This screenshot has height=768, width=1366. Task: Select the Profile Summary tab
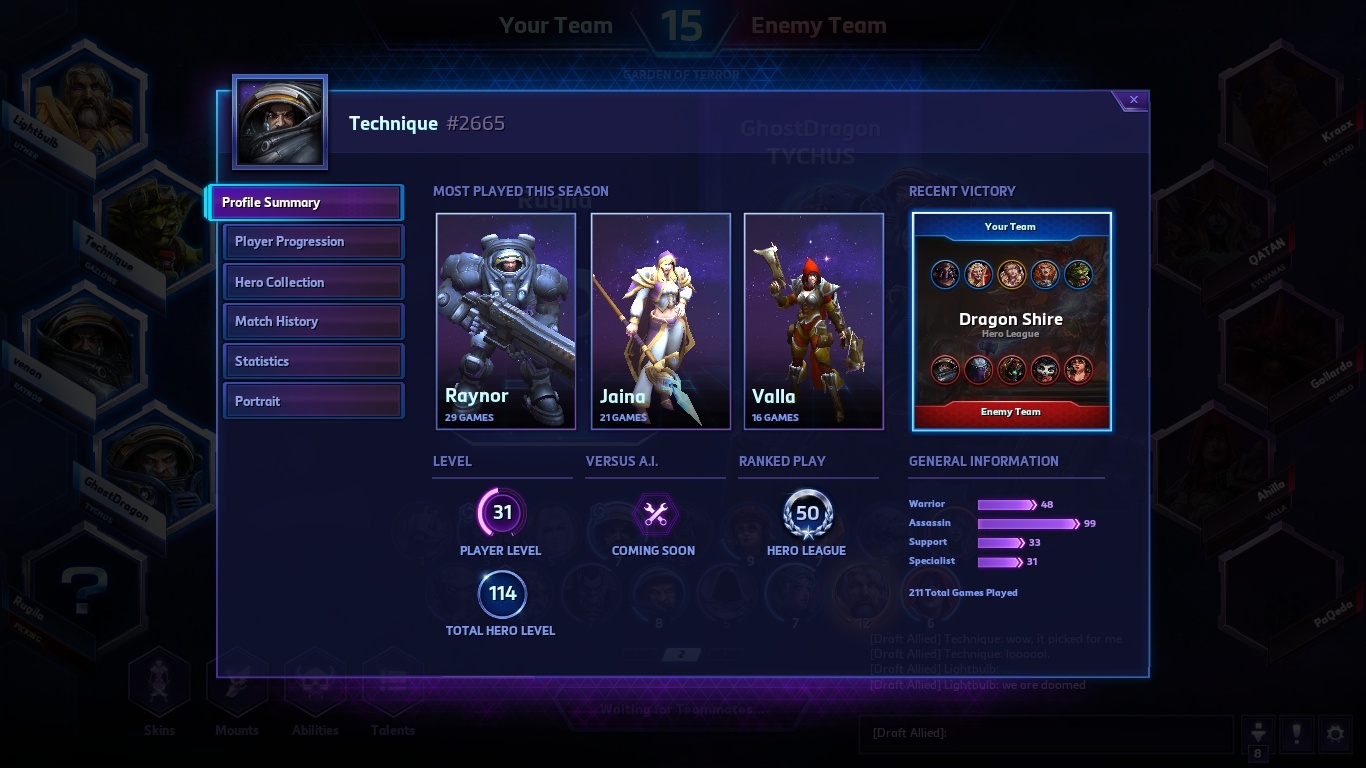305,202
